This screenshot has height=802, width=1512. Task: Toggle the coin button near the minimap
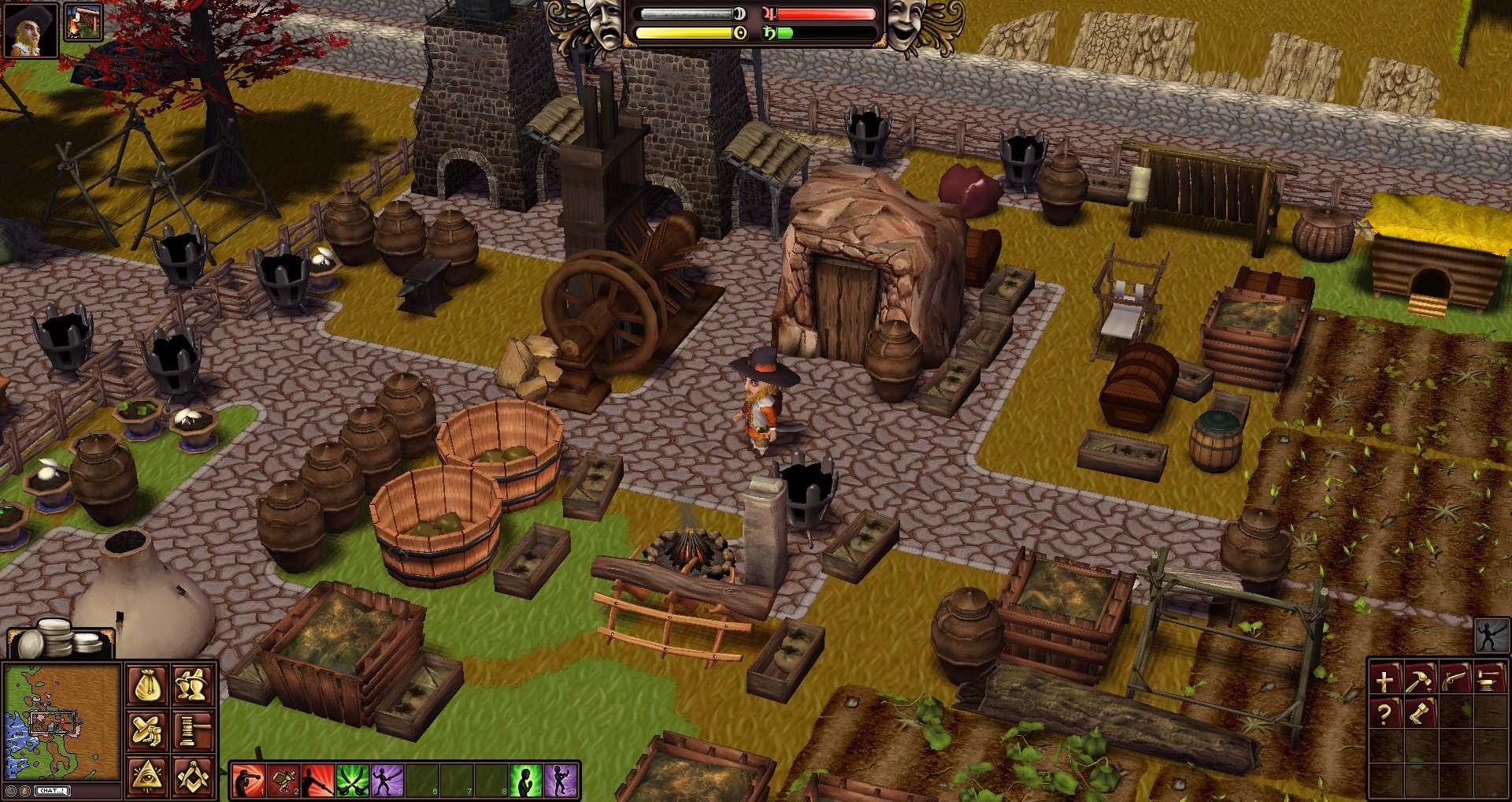pos(26,791)
